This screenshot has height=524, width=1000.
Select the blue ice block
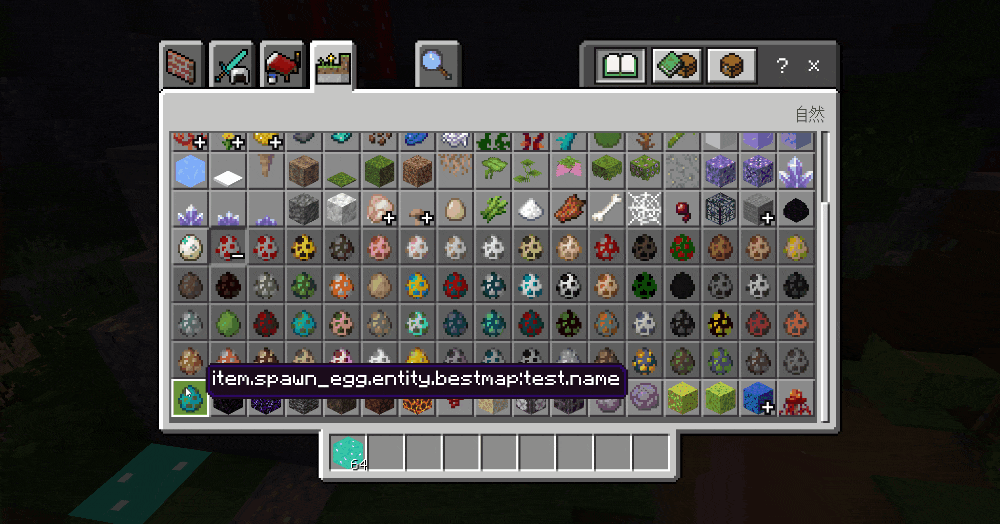[189, 170]
